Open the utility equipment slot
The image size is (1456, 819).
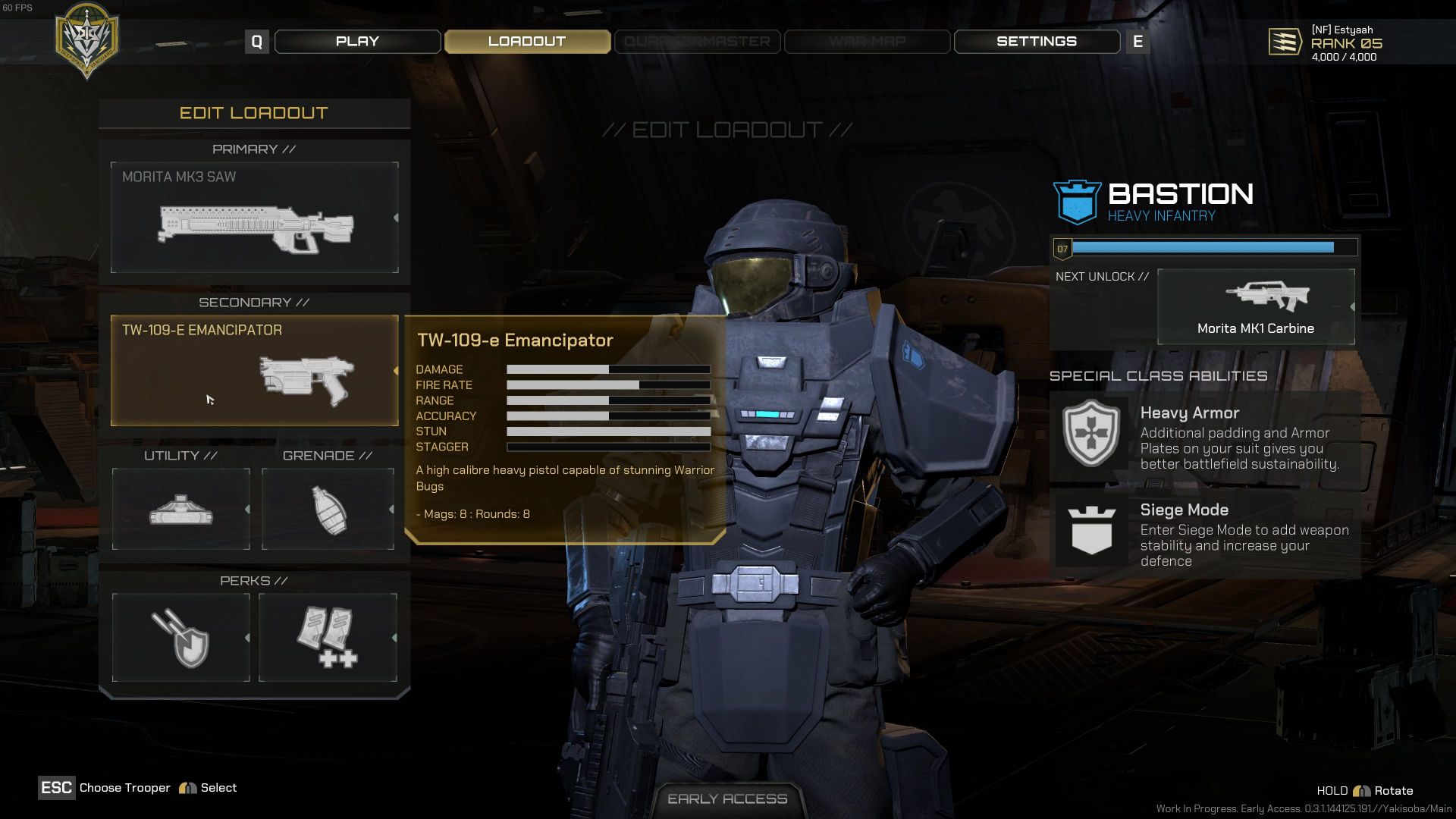tap(180, 509)
